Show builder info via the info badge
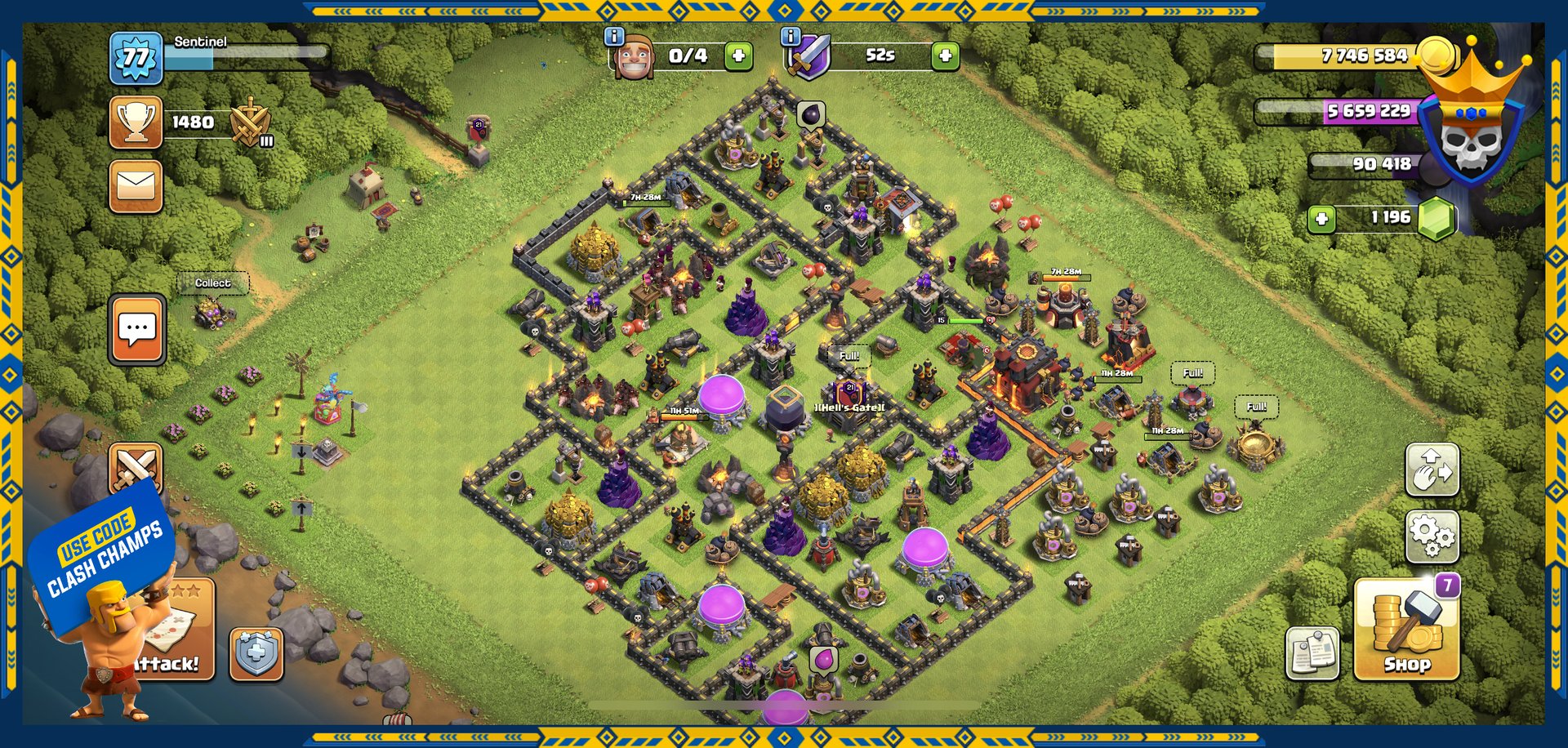The width and height of the screenshot is (1568, 748). click(613, 36)
